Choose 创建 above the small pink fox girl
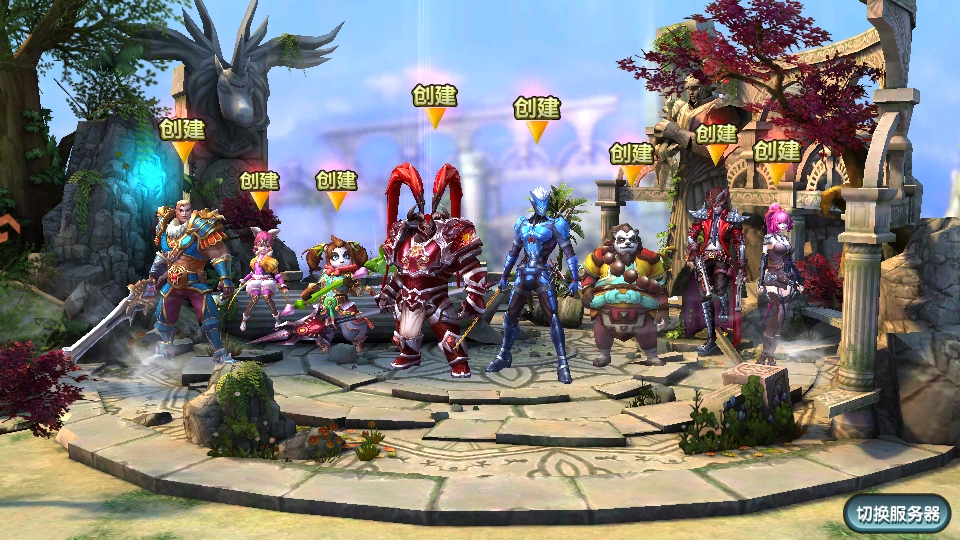The image size is (960, 540). click(259, 182)
